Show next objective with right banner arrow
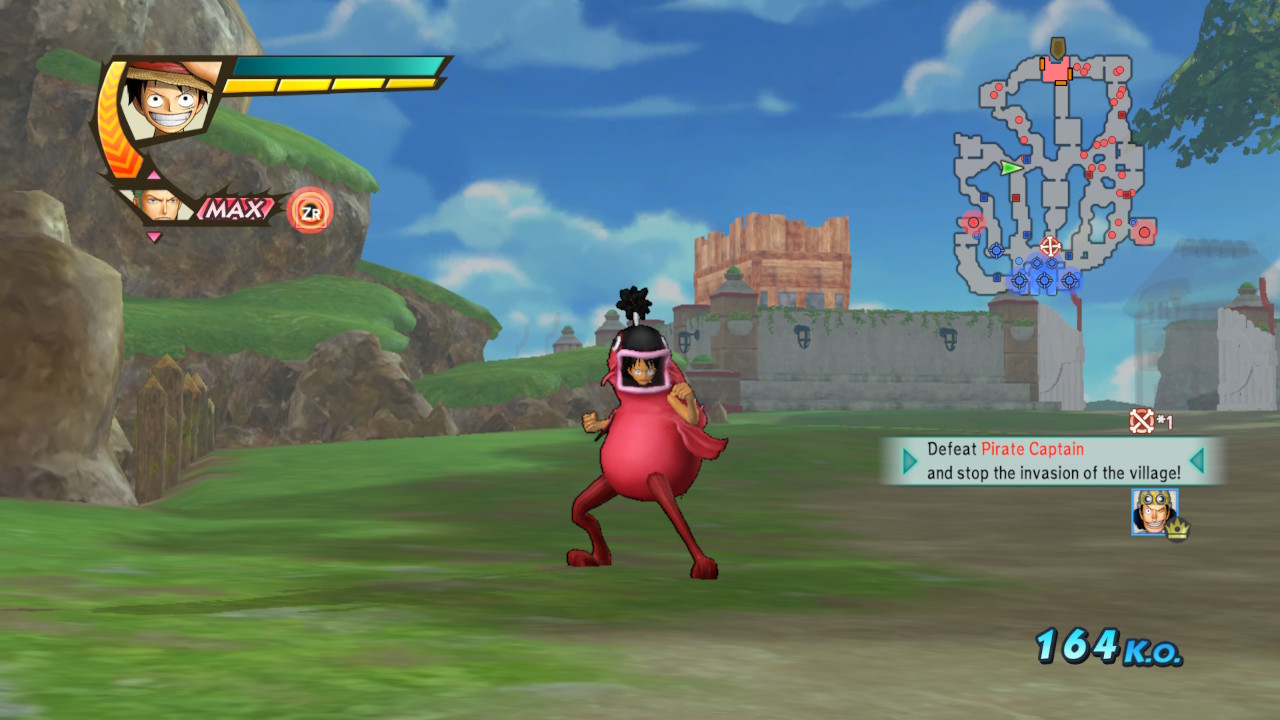 click(1197, 461)
